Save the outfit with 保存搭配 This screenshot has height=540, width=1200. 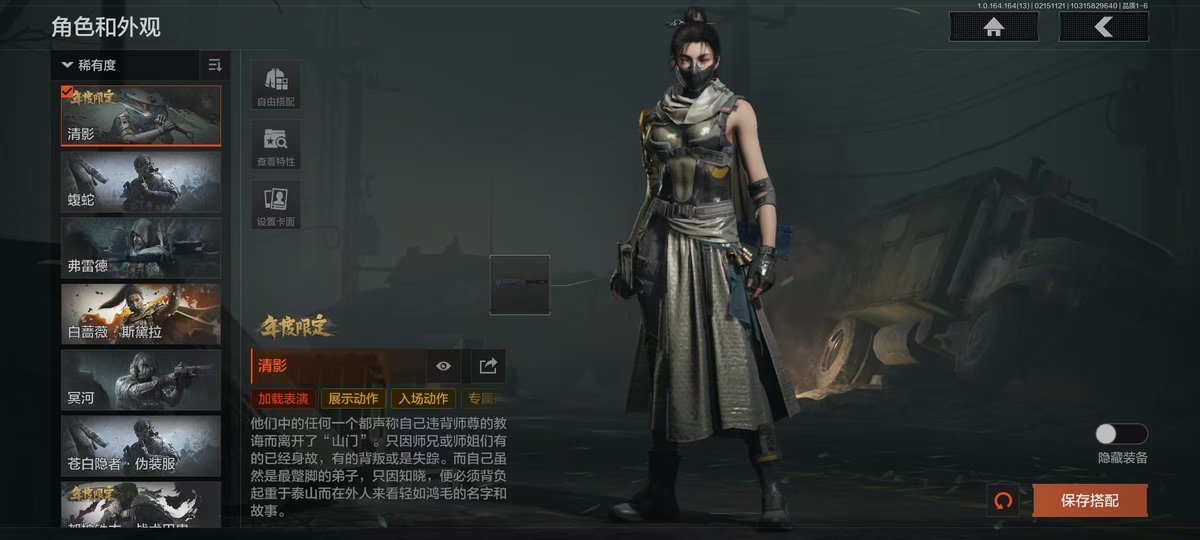coord(1090,500)
